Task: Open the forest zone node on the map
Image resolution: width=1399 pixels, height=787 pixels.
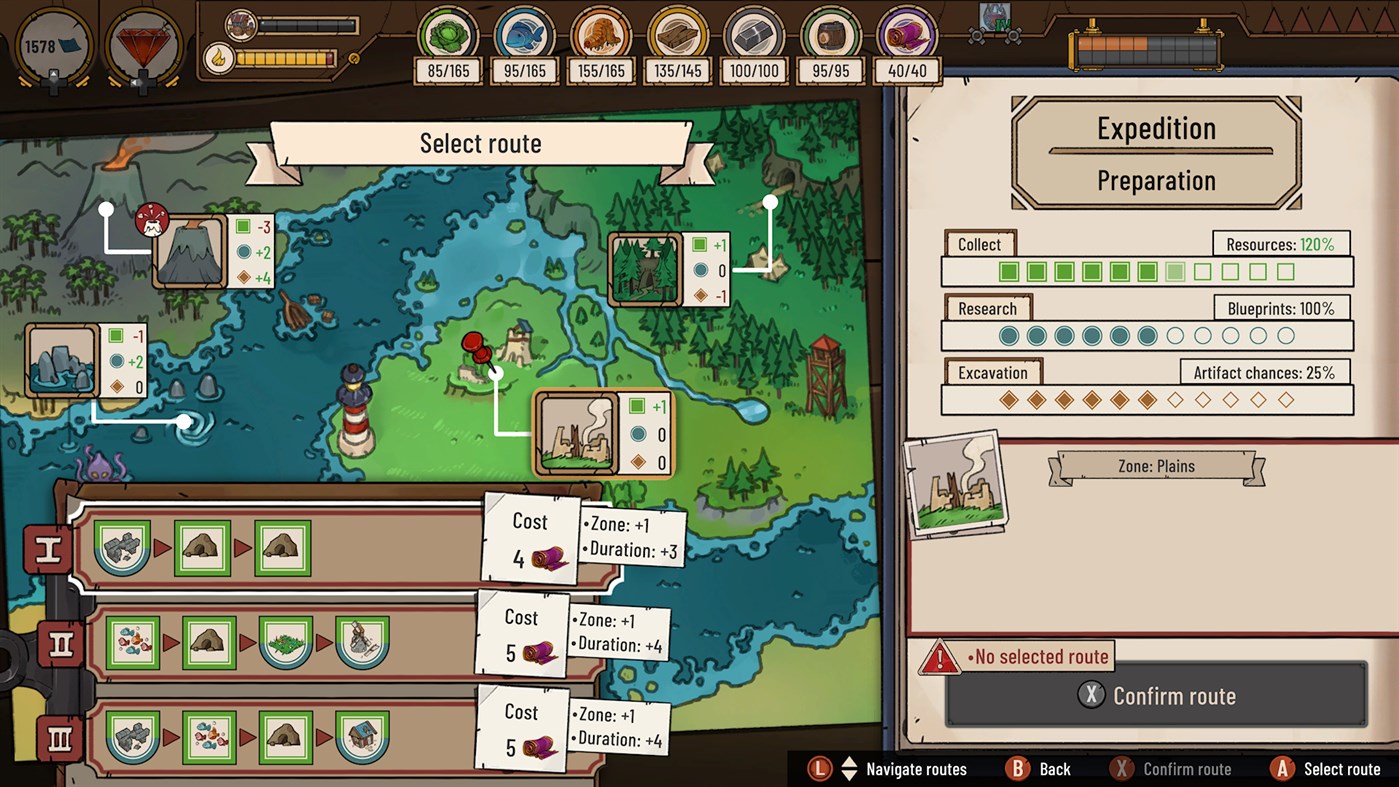Action: pyautogui.click(x=645, y=265)
